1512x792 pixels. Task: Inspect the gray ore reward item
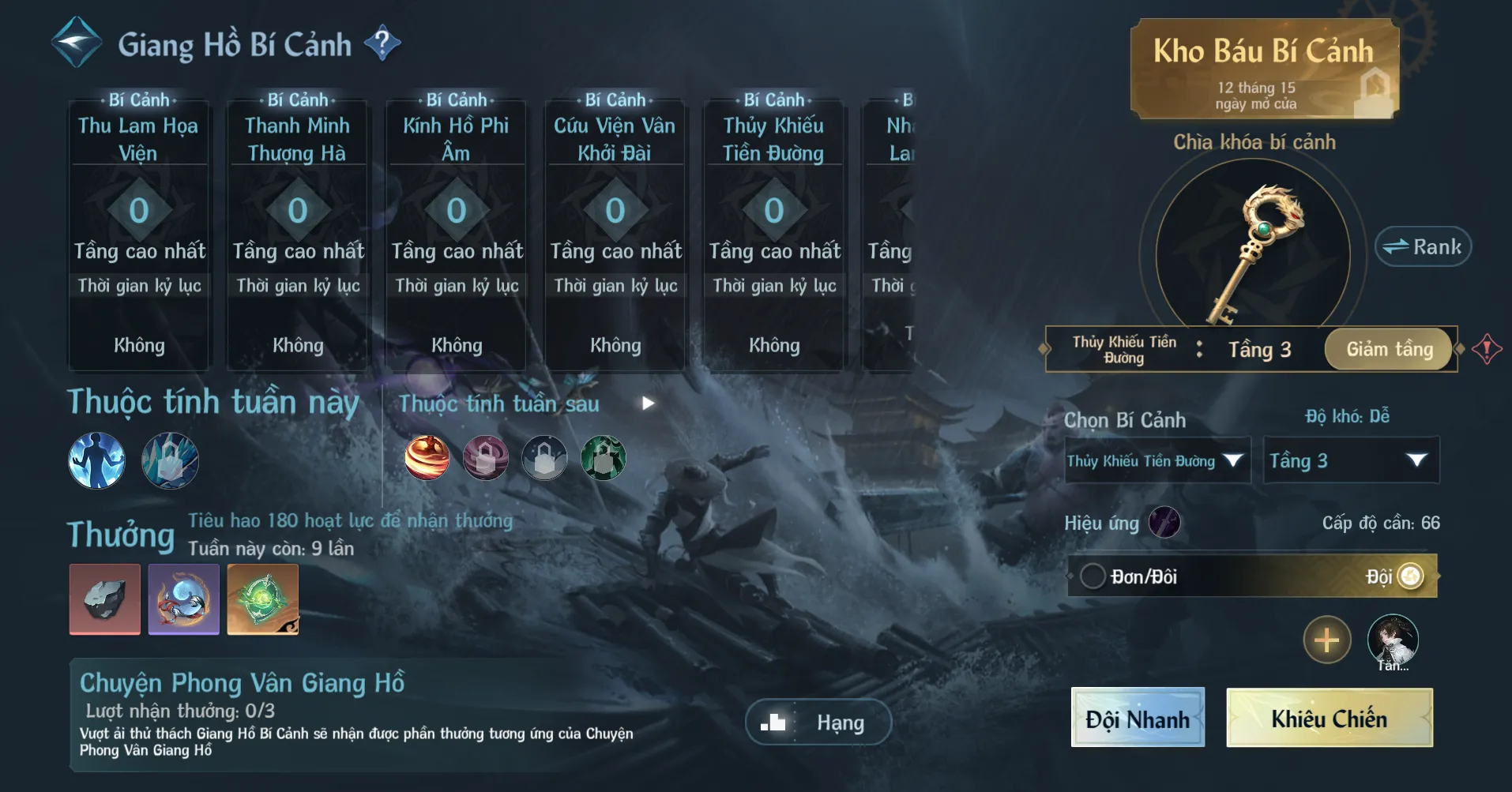pos(105,599)
